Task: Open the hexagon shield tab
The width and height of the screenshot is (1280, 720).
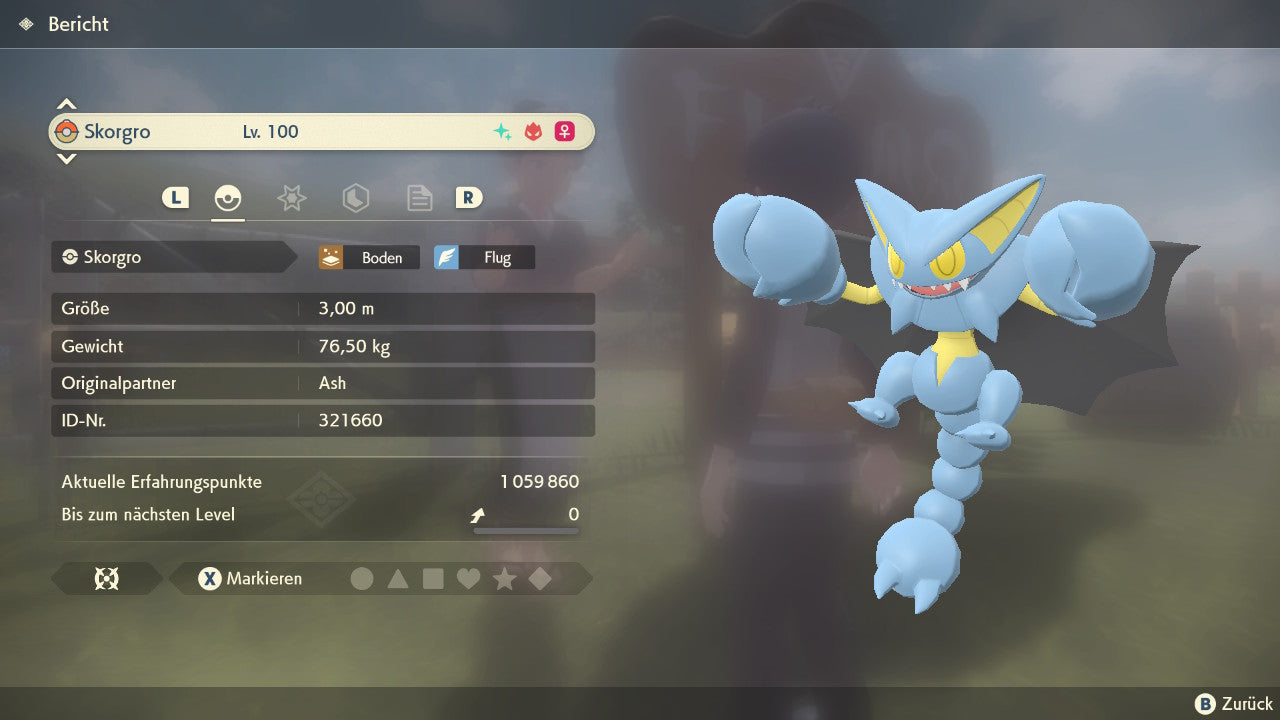Action: (355, 198)
